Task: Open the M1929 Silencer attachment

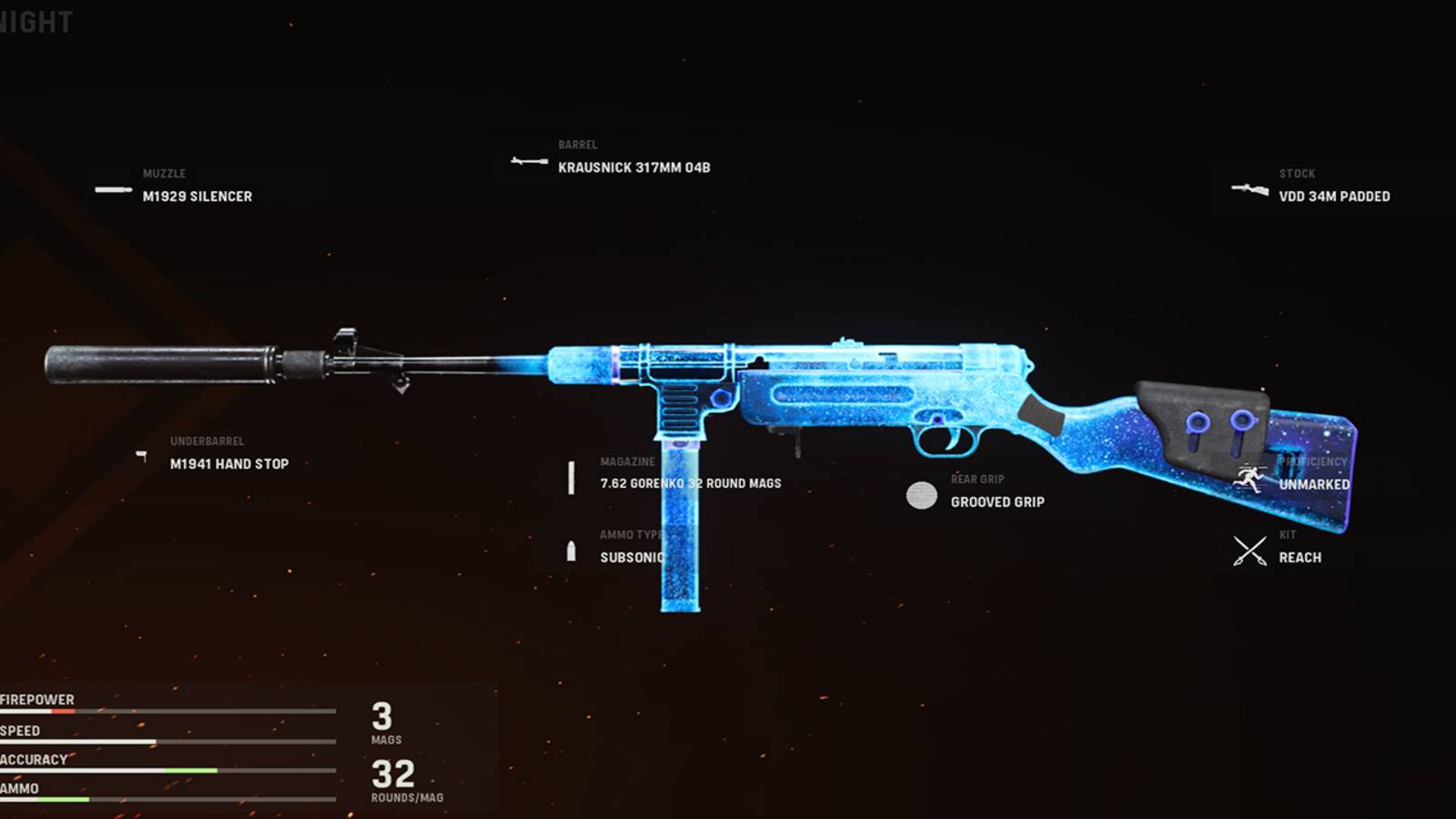Action: coord(197,197)
